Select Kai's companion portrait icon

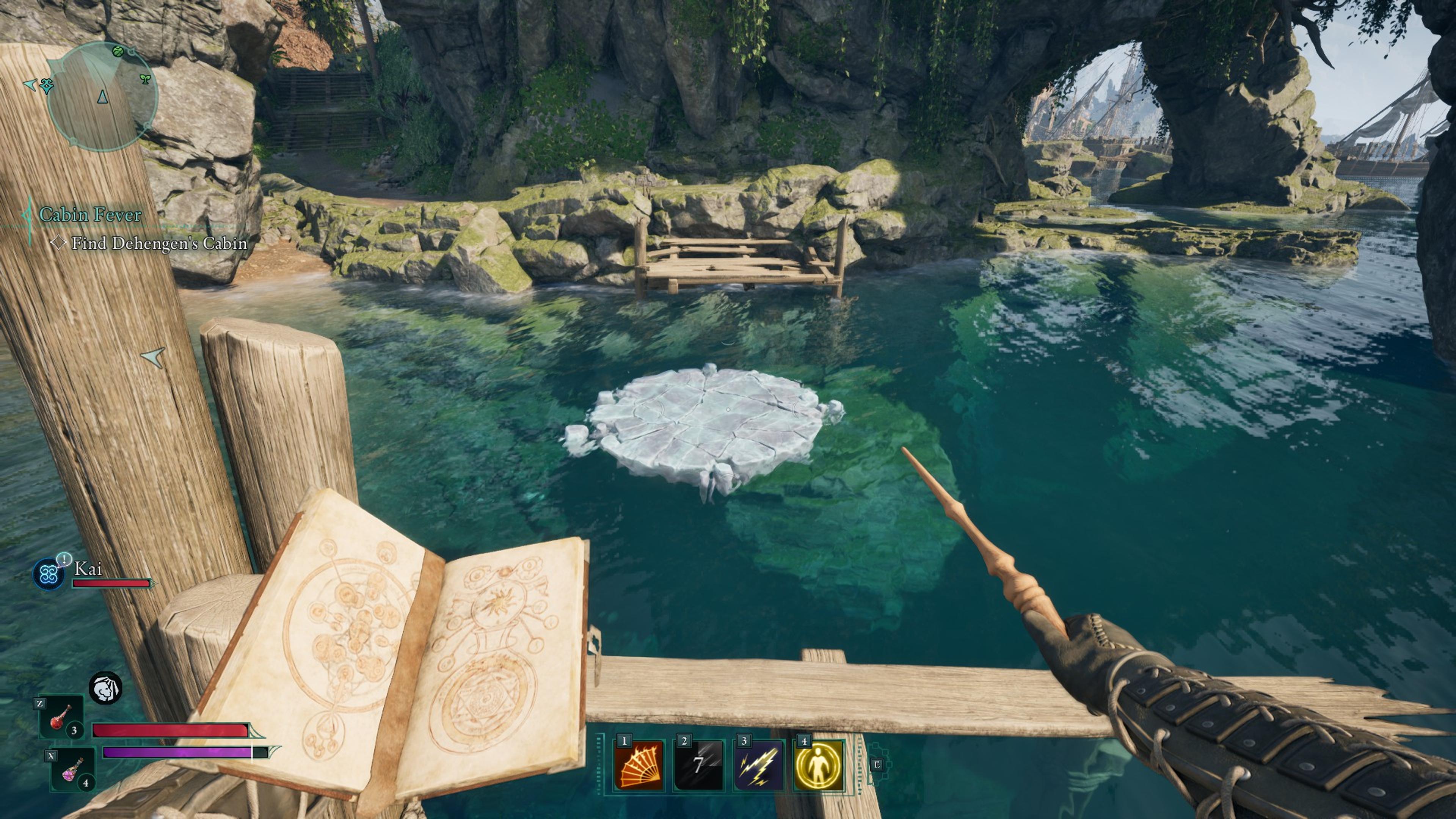click(x=49, y=574)
